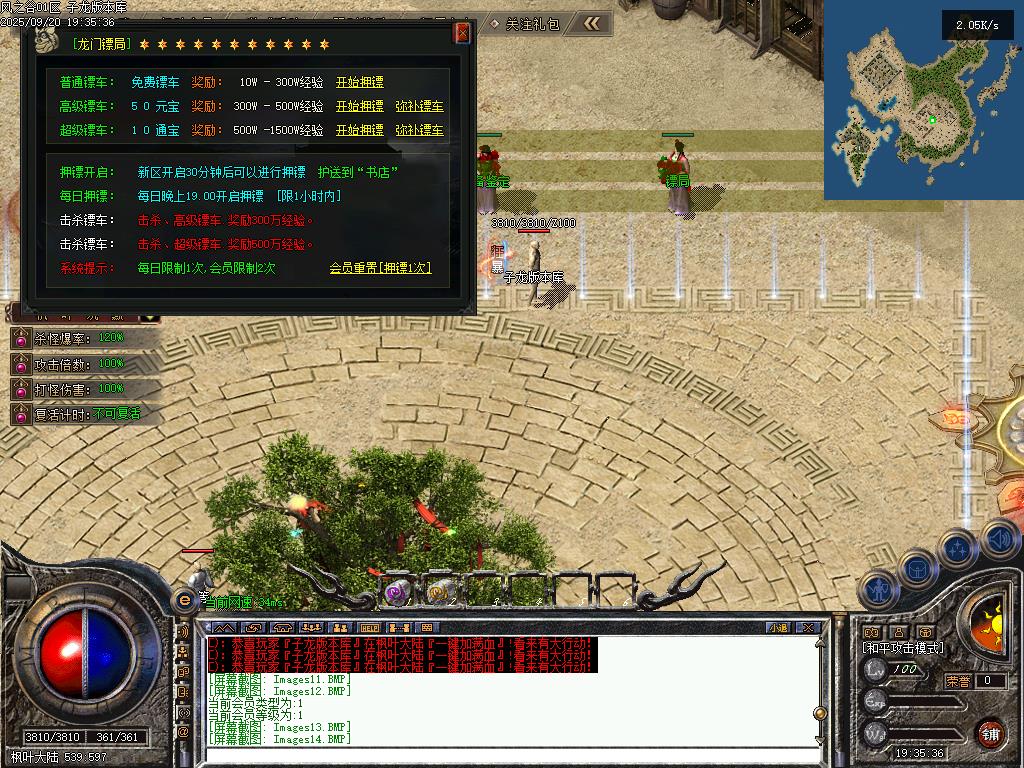Viewport: 1024px width, 768px height.
Task: Start escort for the 超级镖车 row
Action: click(x=359, y=130)
